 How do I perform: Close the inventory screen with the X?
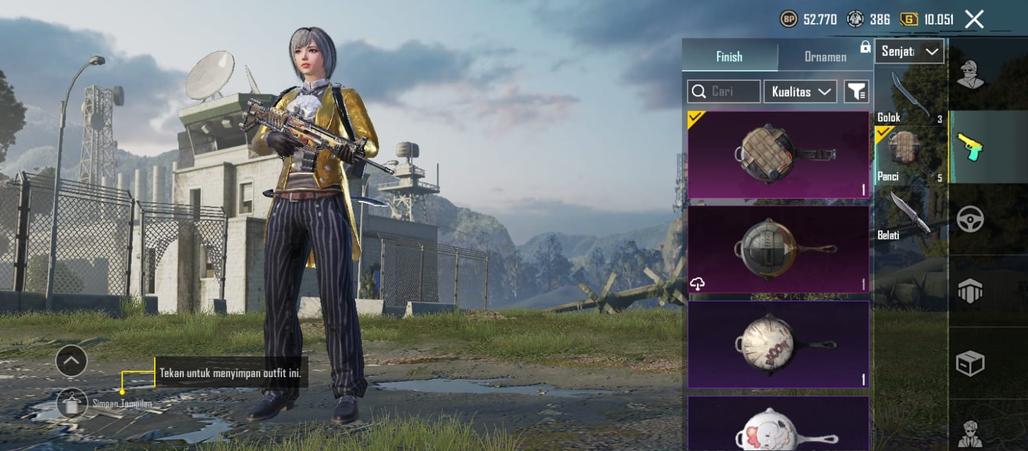click(x=975, y=19)
